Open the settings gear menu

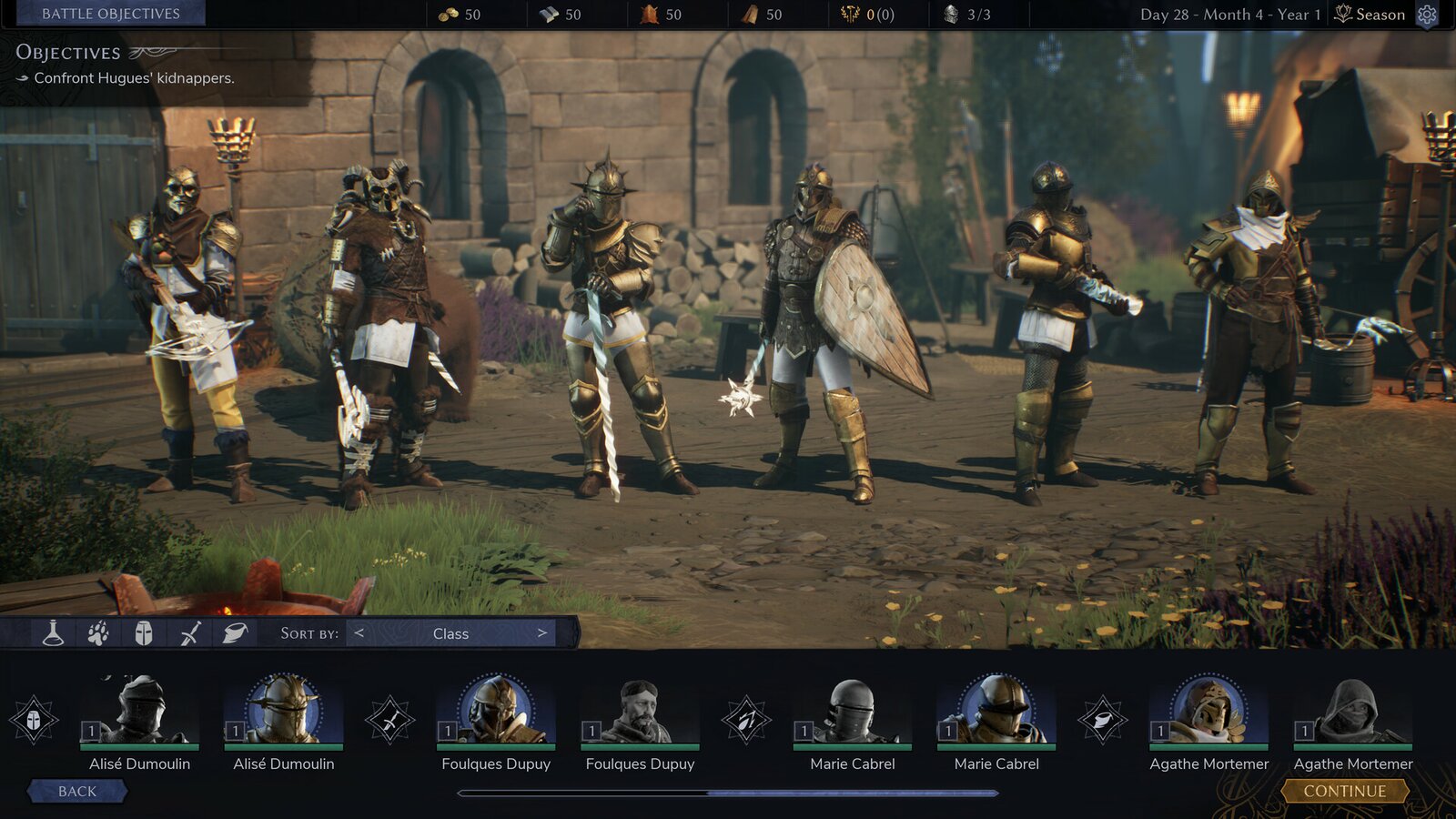tap(1425, 15)
